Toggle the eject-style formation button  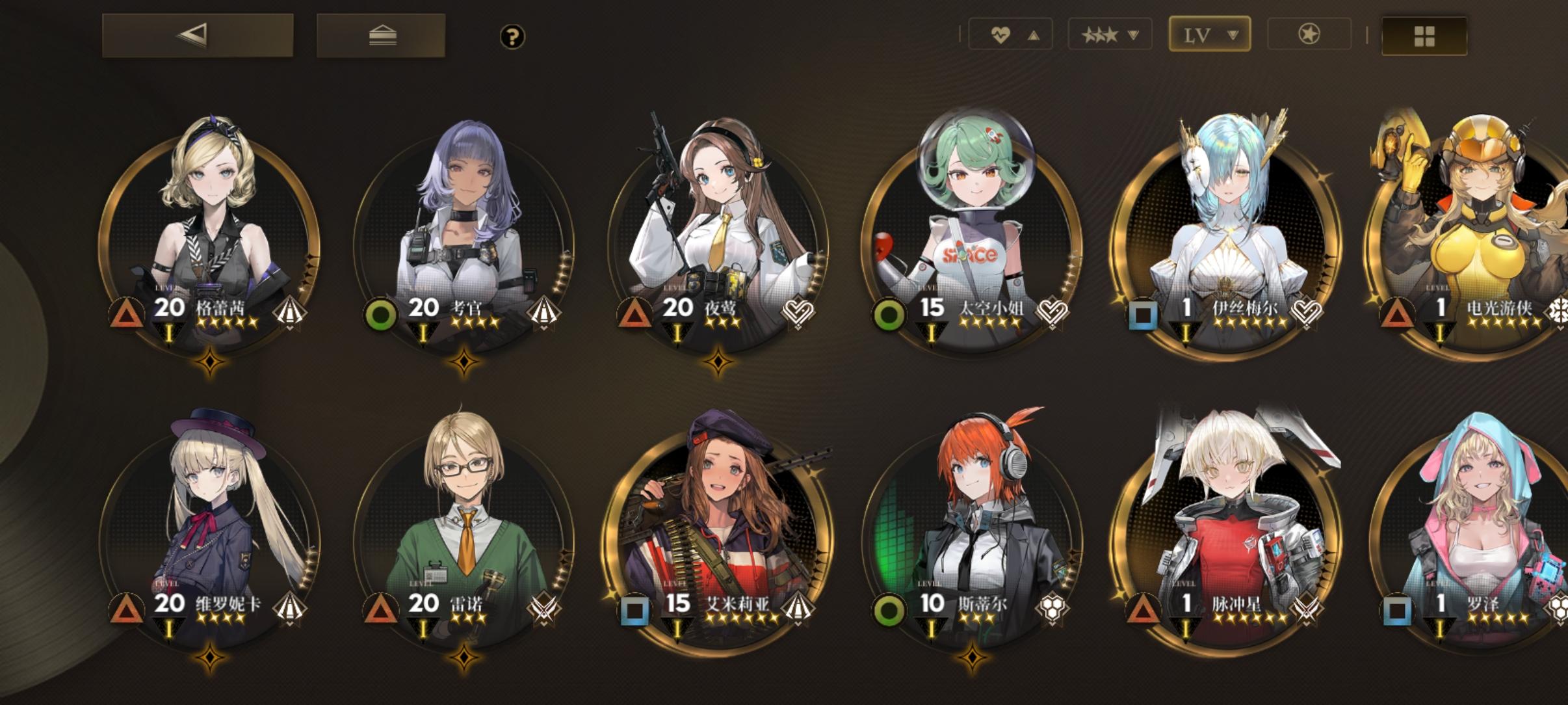pyautogui.click(x=382, y=36)
